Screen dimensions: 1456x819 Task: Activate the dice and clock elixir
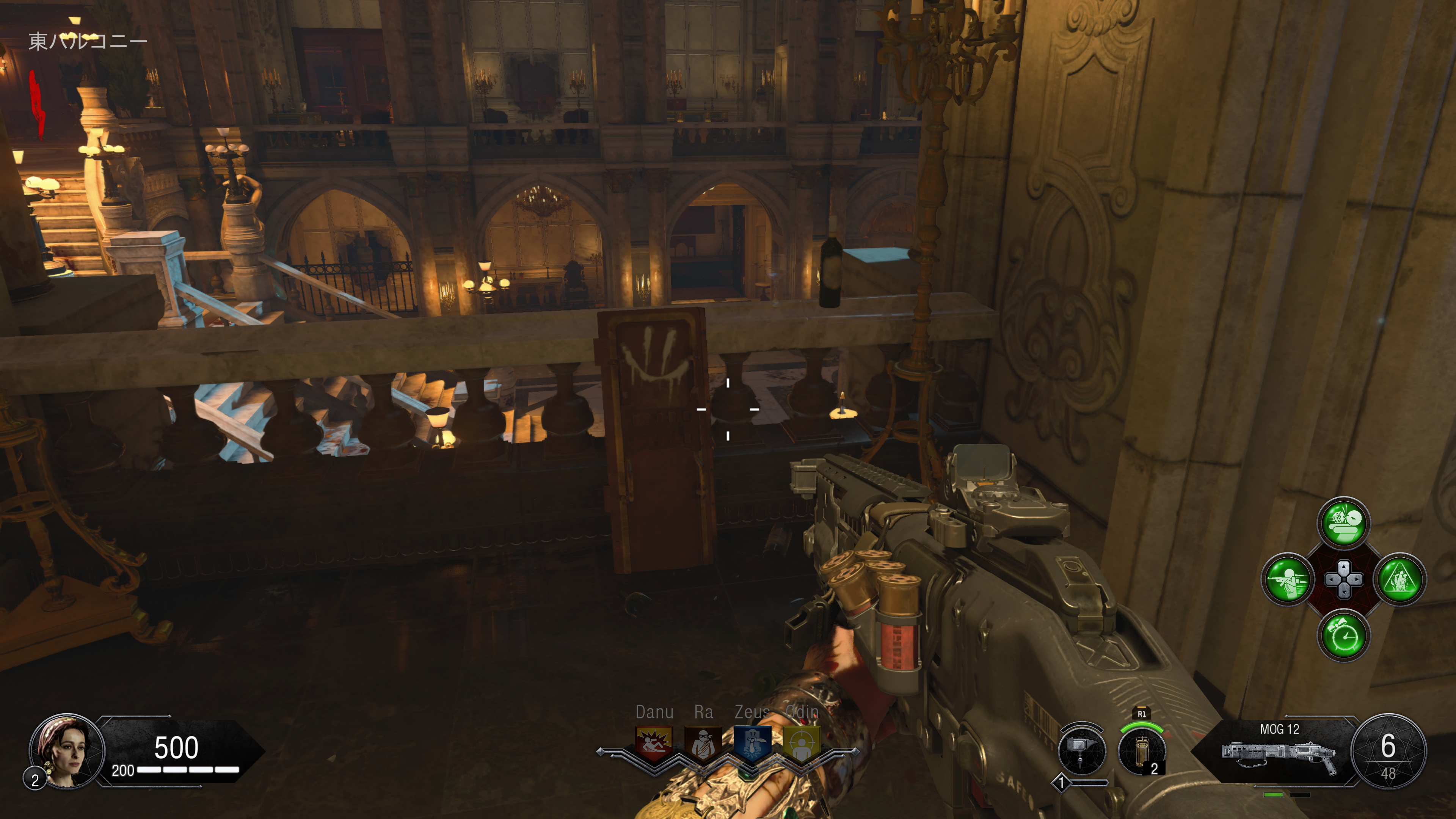click(1343, 523)
